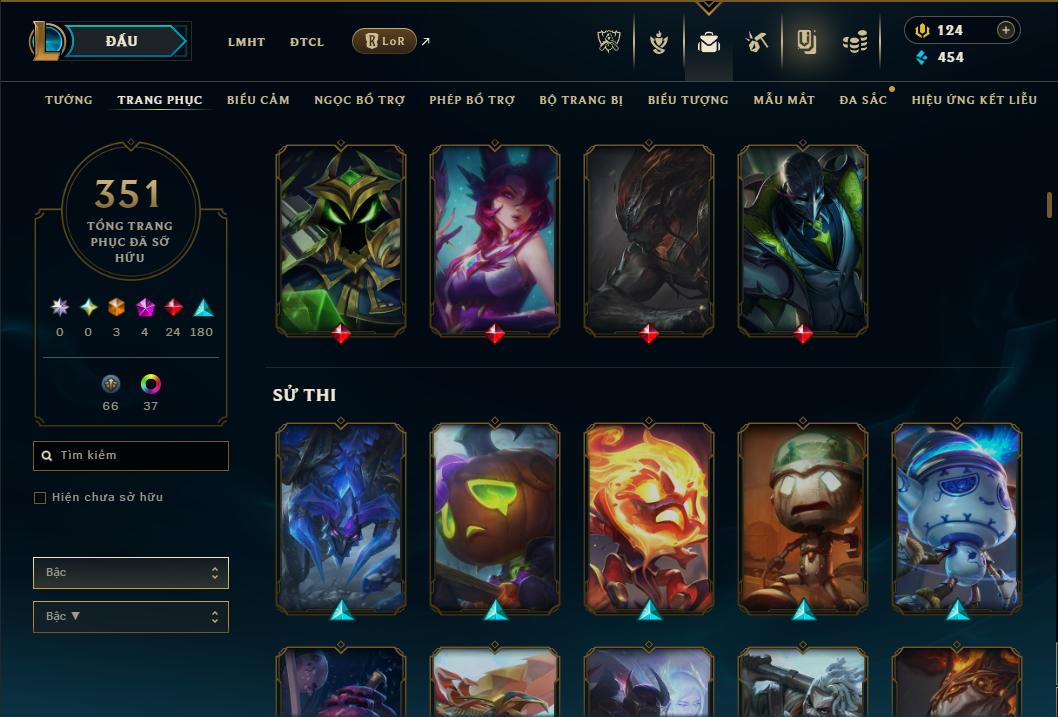1058x717 pixels.
Task: Open the ĐTCL menu entry
Action: click(x=307, y=42)
